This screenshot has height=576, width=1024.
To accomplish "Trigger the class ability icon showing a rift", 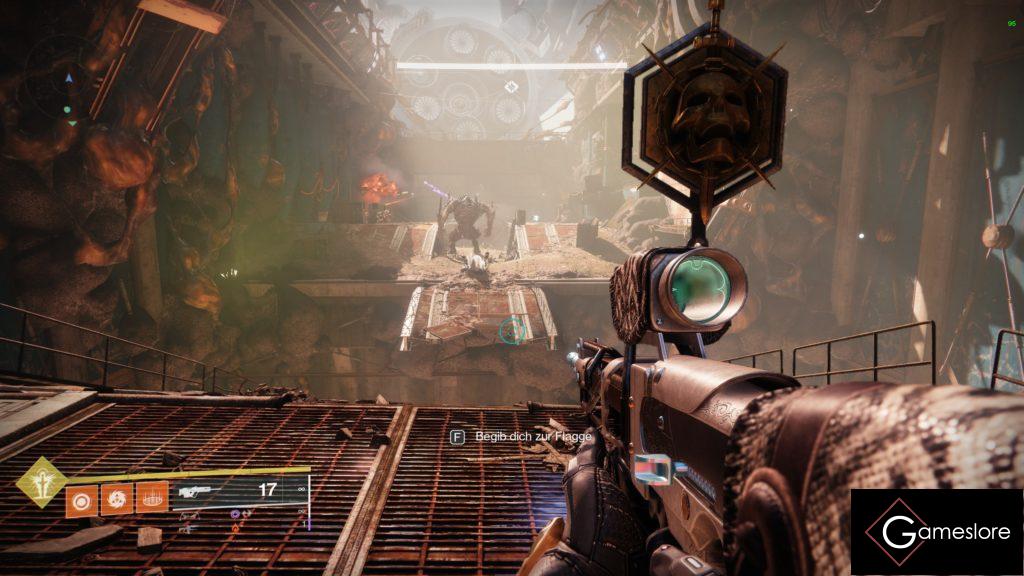I will [151, 497].
